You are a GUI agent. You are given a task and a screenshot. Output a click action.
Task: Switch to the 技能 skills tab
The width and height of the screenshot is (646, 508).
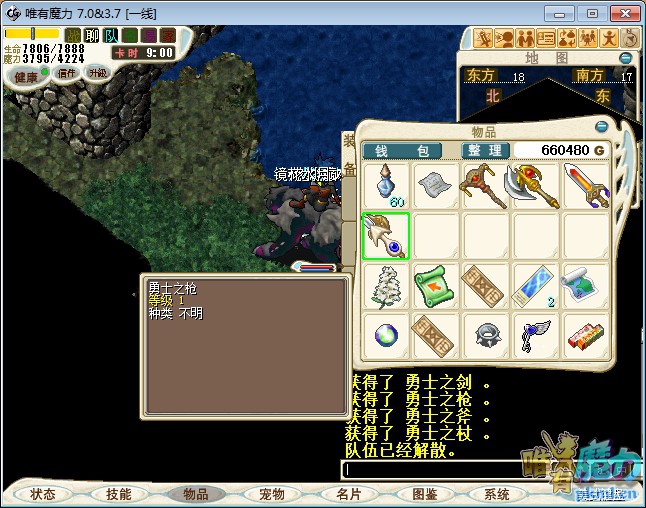[x=119, y=494]
